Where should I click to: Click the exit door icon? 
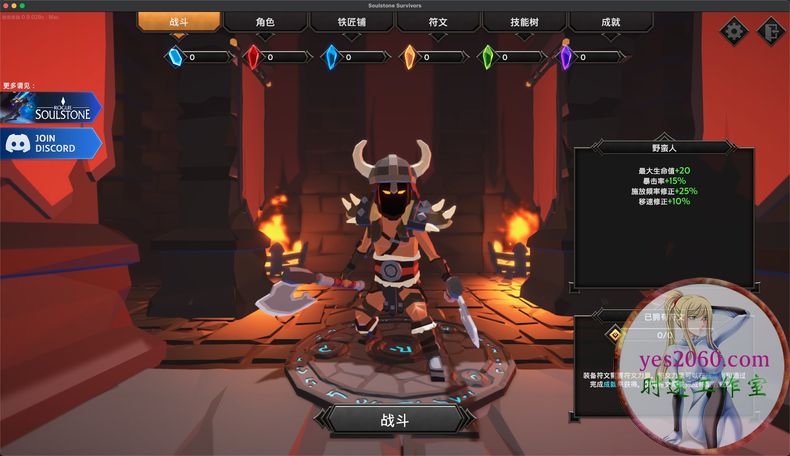click(769, 30)
